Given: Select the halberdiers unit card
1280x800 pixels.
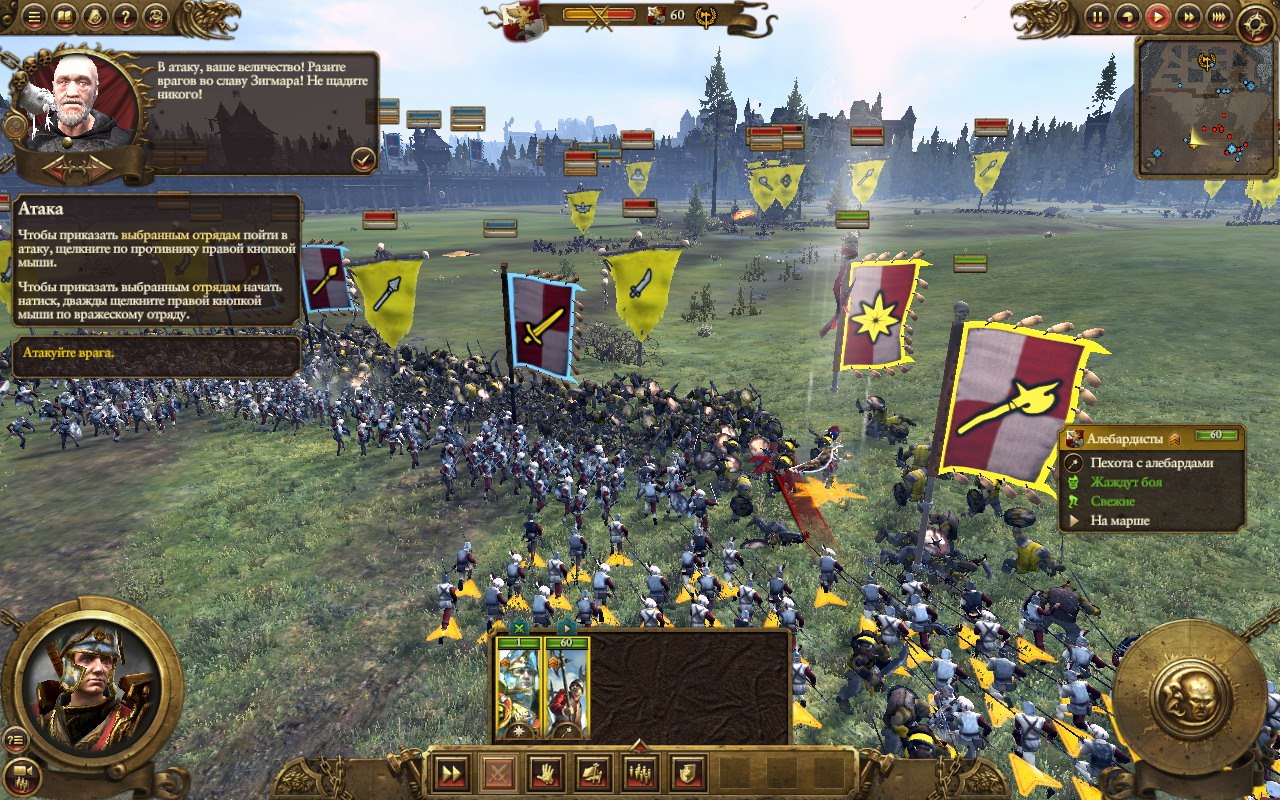Looking at the screenshot, I should tap(567, 687).
